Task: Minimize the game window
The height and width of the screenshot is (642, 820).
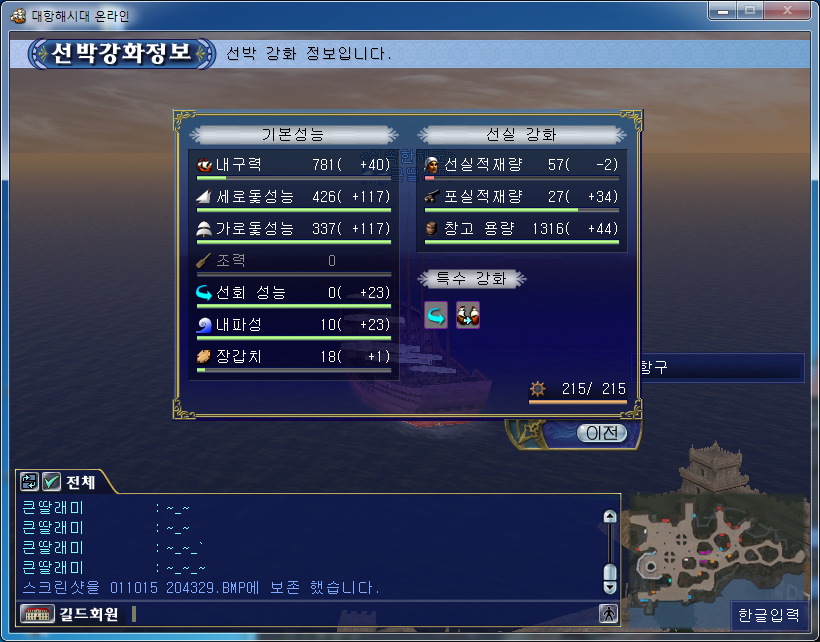Action: (723, 11)
